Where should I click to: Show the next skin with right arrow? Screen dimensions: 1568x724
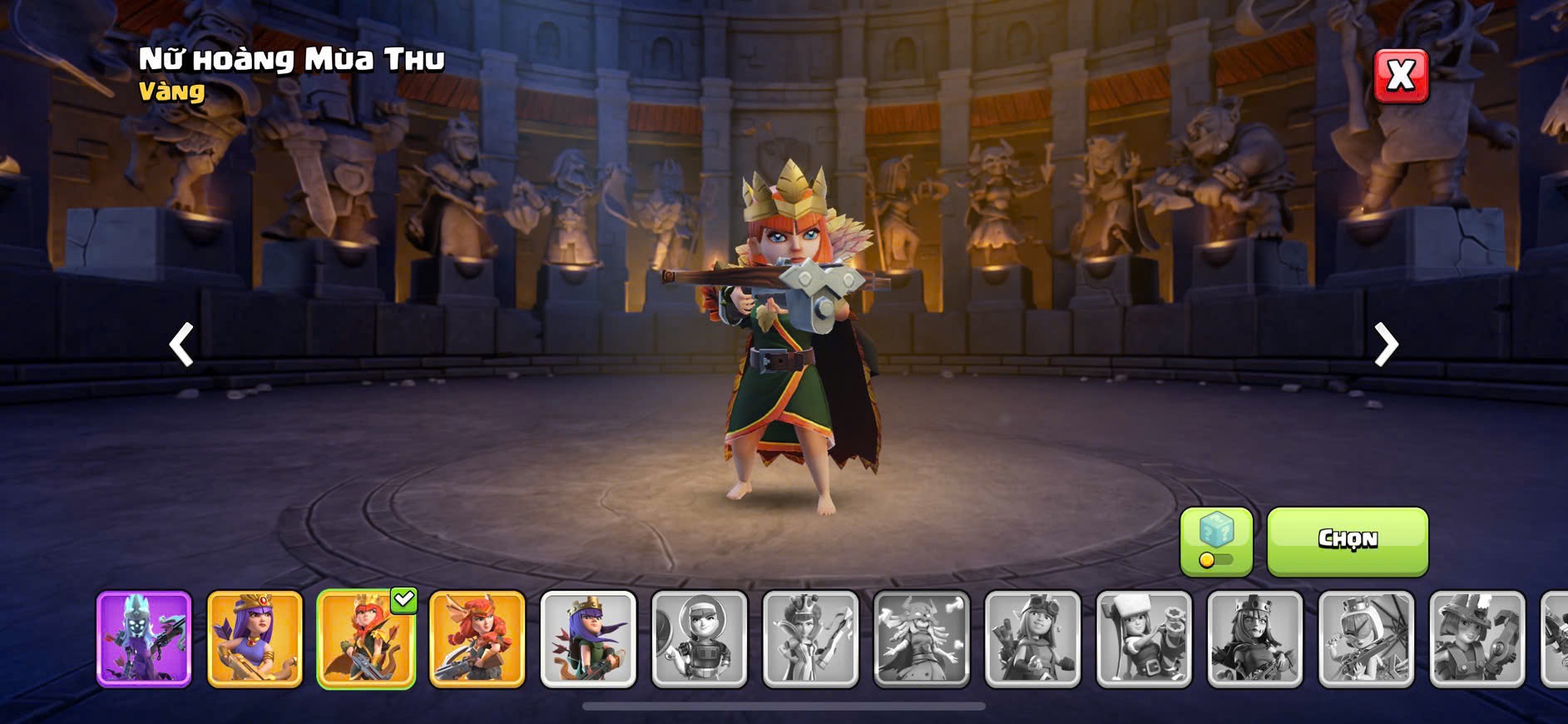tap(1385, 344)
